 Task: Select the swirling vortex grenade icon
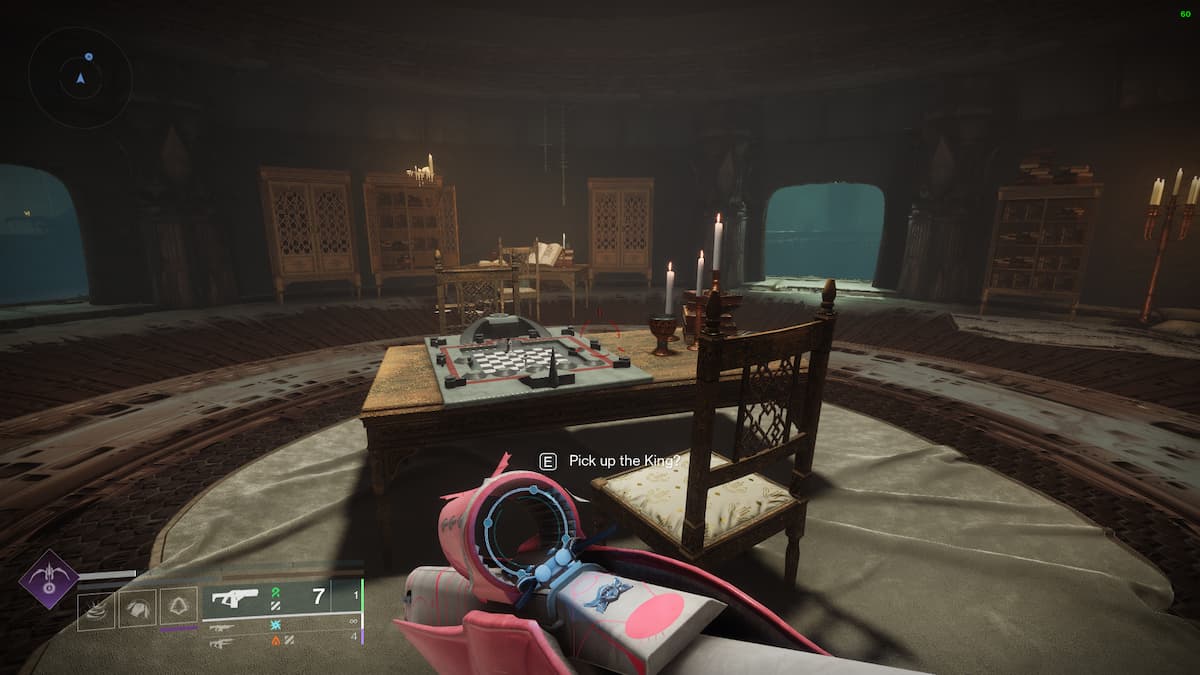95,609
